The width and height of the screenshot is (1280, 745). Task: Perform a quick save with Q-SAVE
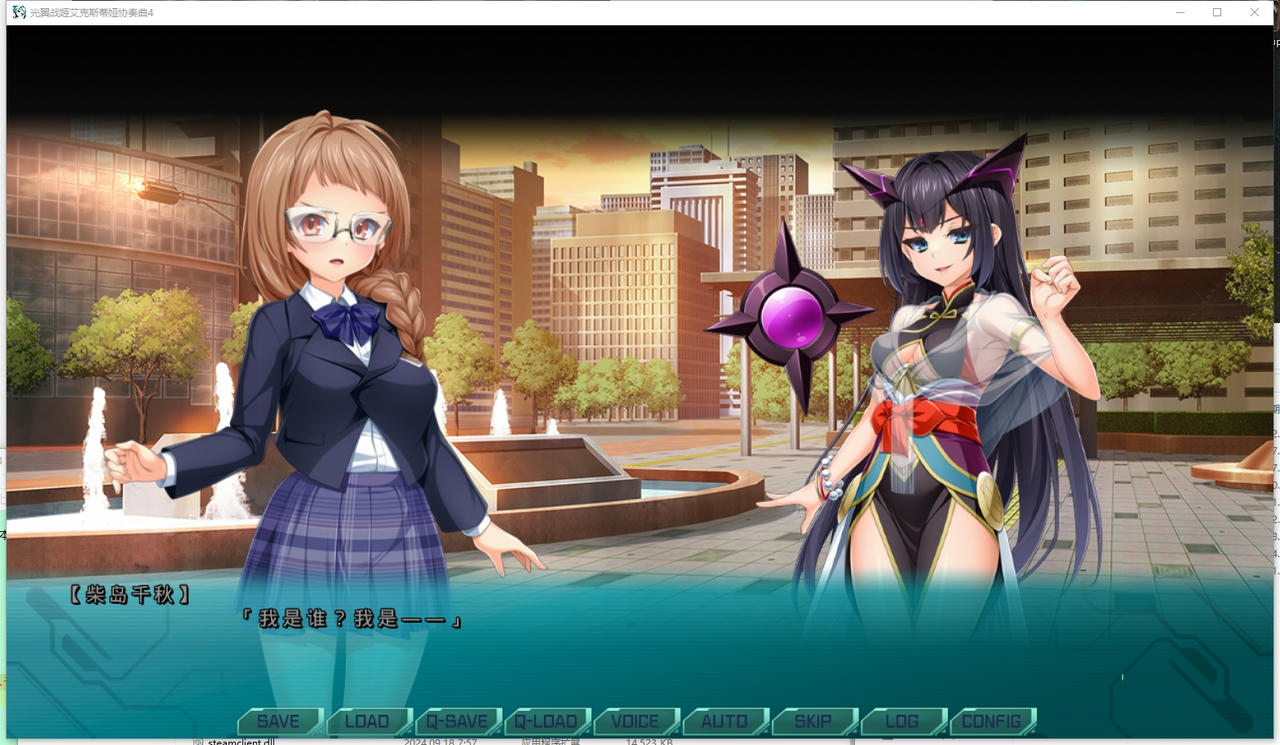point(458,720)
